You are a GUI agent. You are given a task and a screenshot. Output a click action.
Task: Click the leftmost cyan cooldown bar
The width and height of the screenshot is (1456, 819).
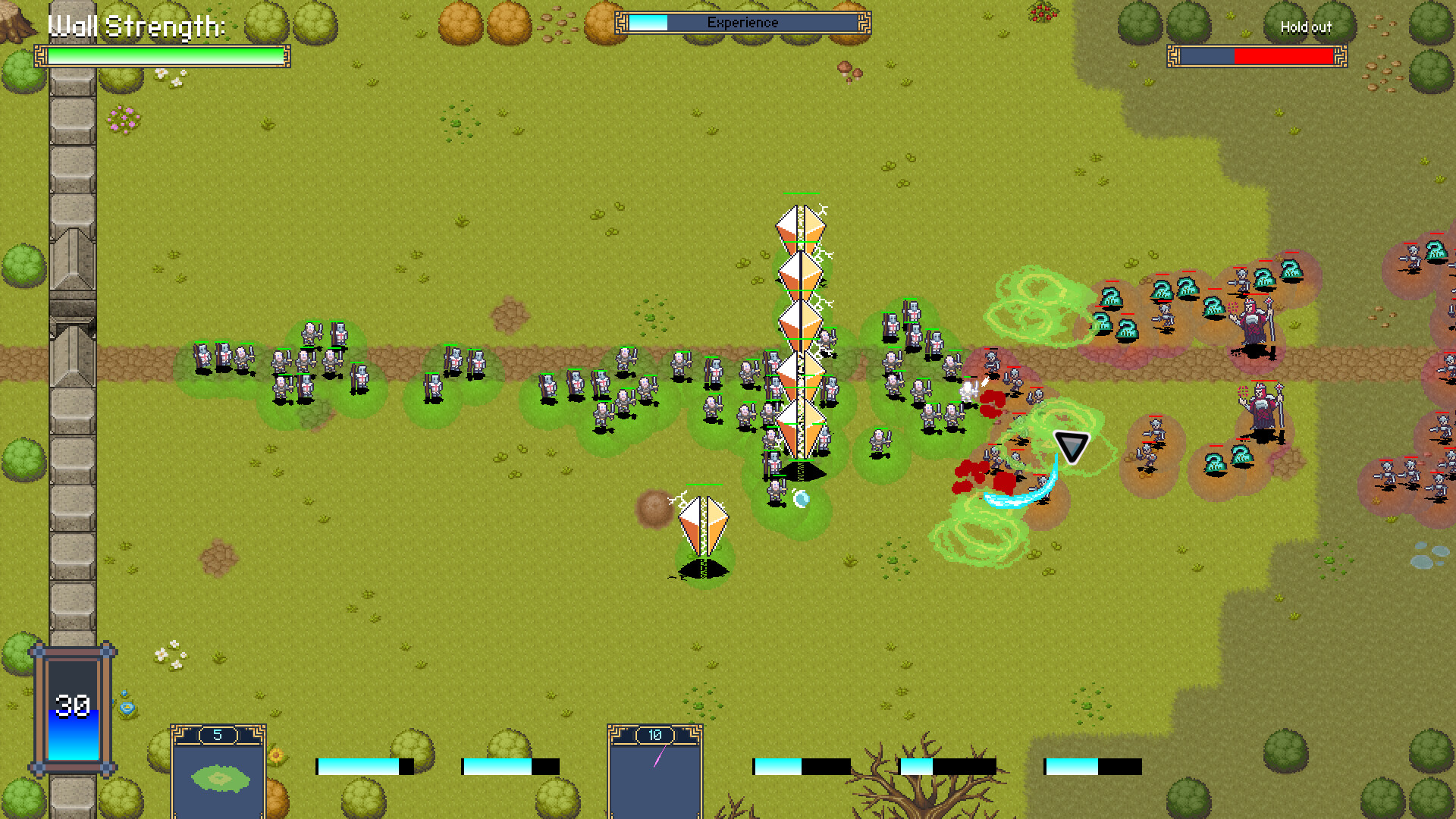pyautogui.click(x=356, y=766)
